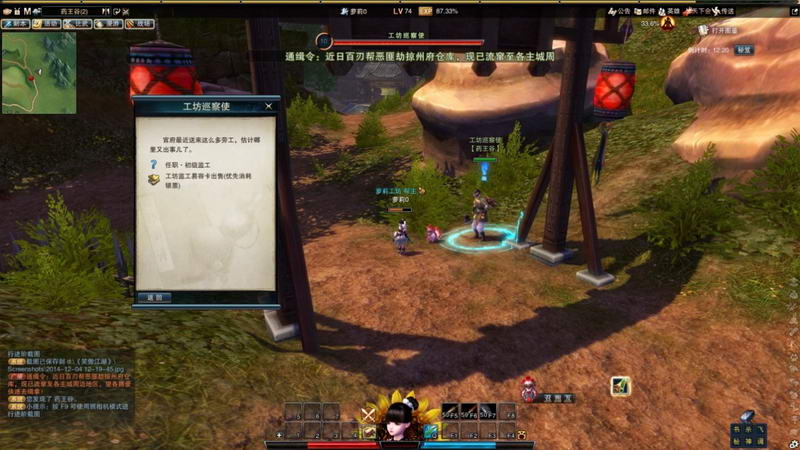Open the 邮件 mail menu

click(x=644, y=11)
